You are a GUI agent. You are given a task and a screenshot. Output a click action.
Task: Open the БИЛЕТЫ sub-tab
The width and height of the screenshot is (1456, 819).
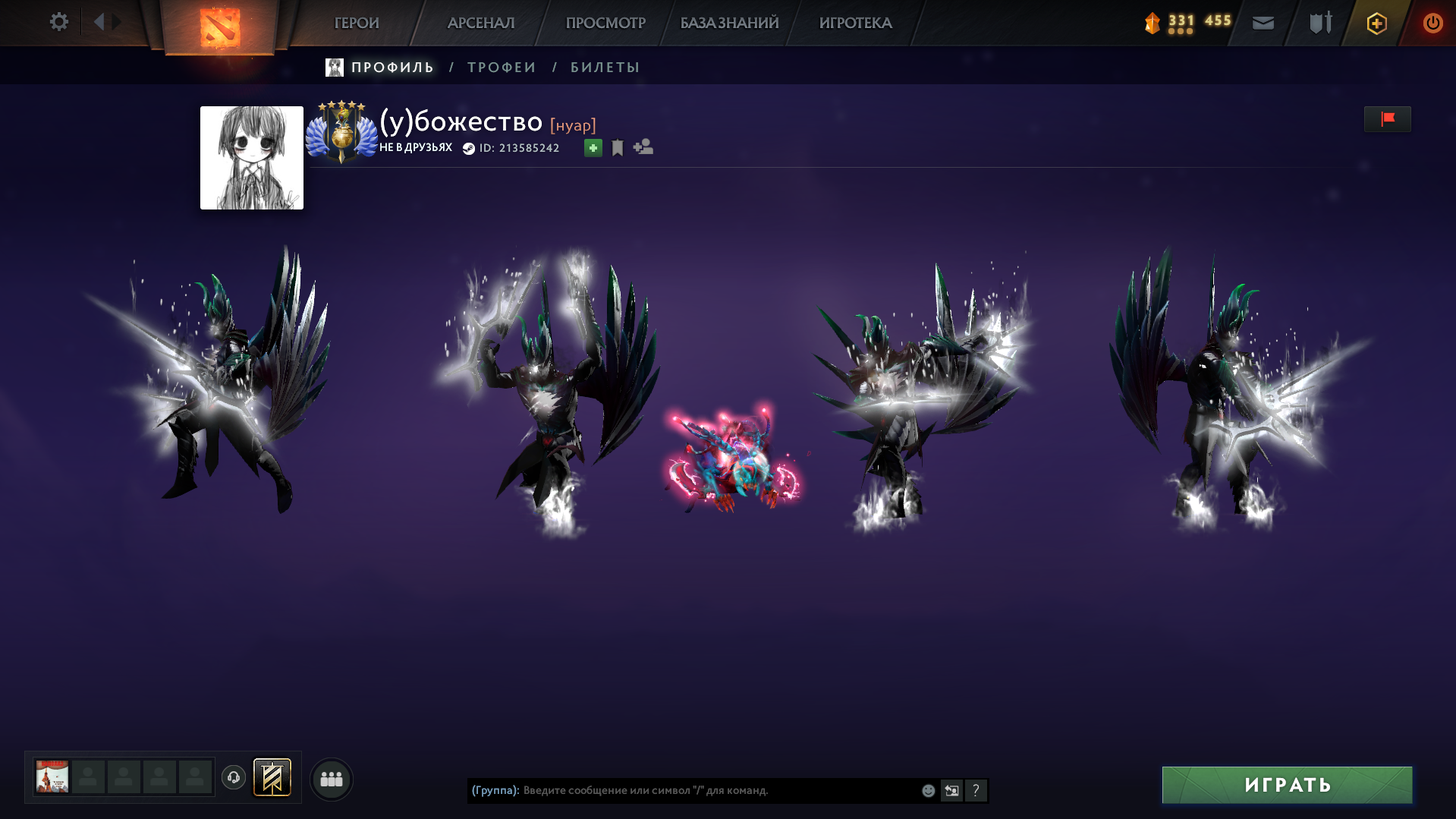[x=605, y=68]
